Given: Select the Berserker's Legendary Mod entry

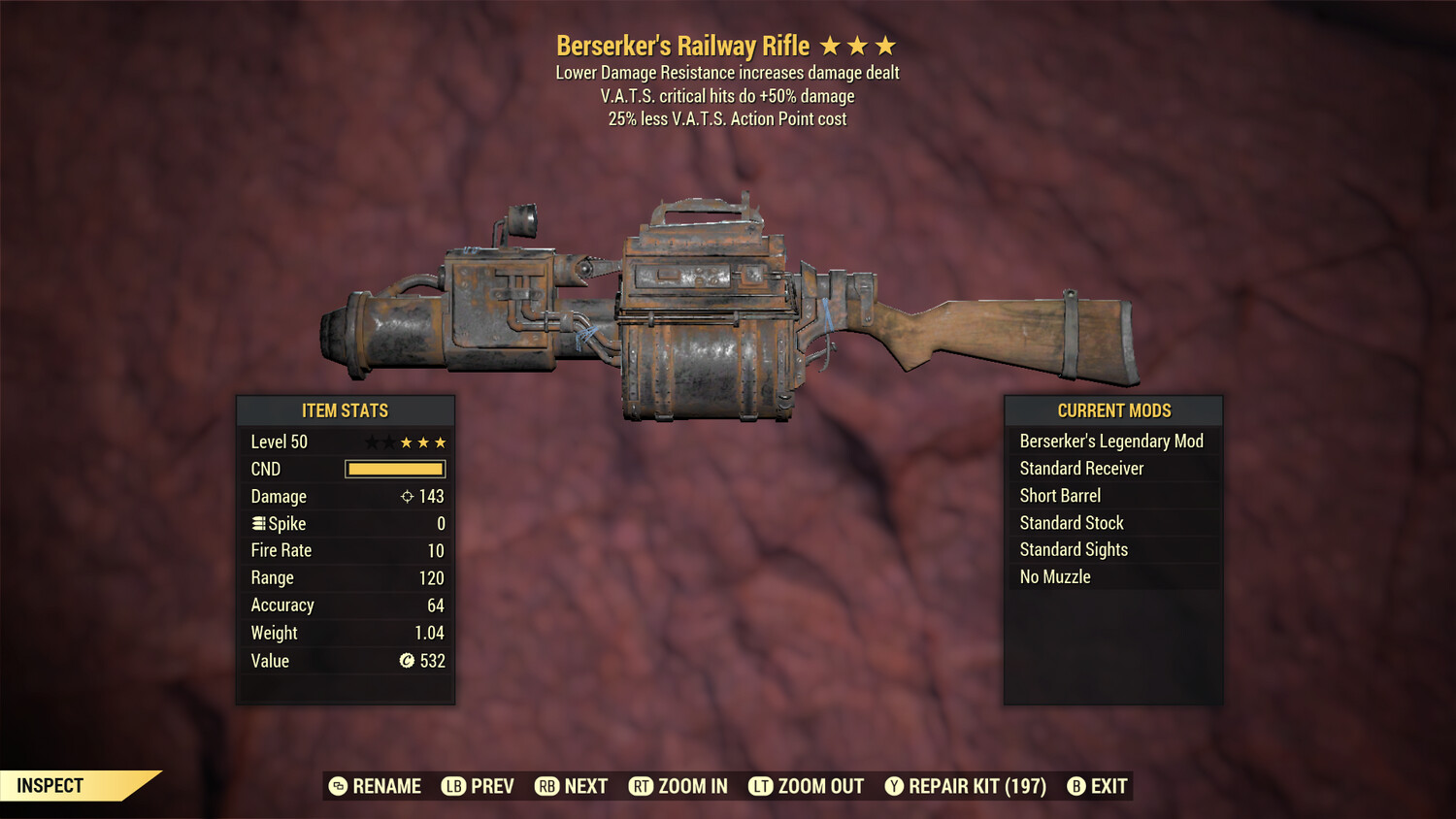Looking at the screenshot, I should (x=1111, y=441).
